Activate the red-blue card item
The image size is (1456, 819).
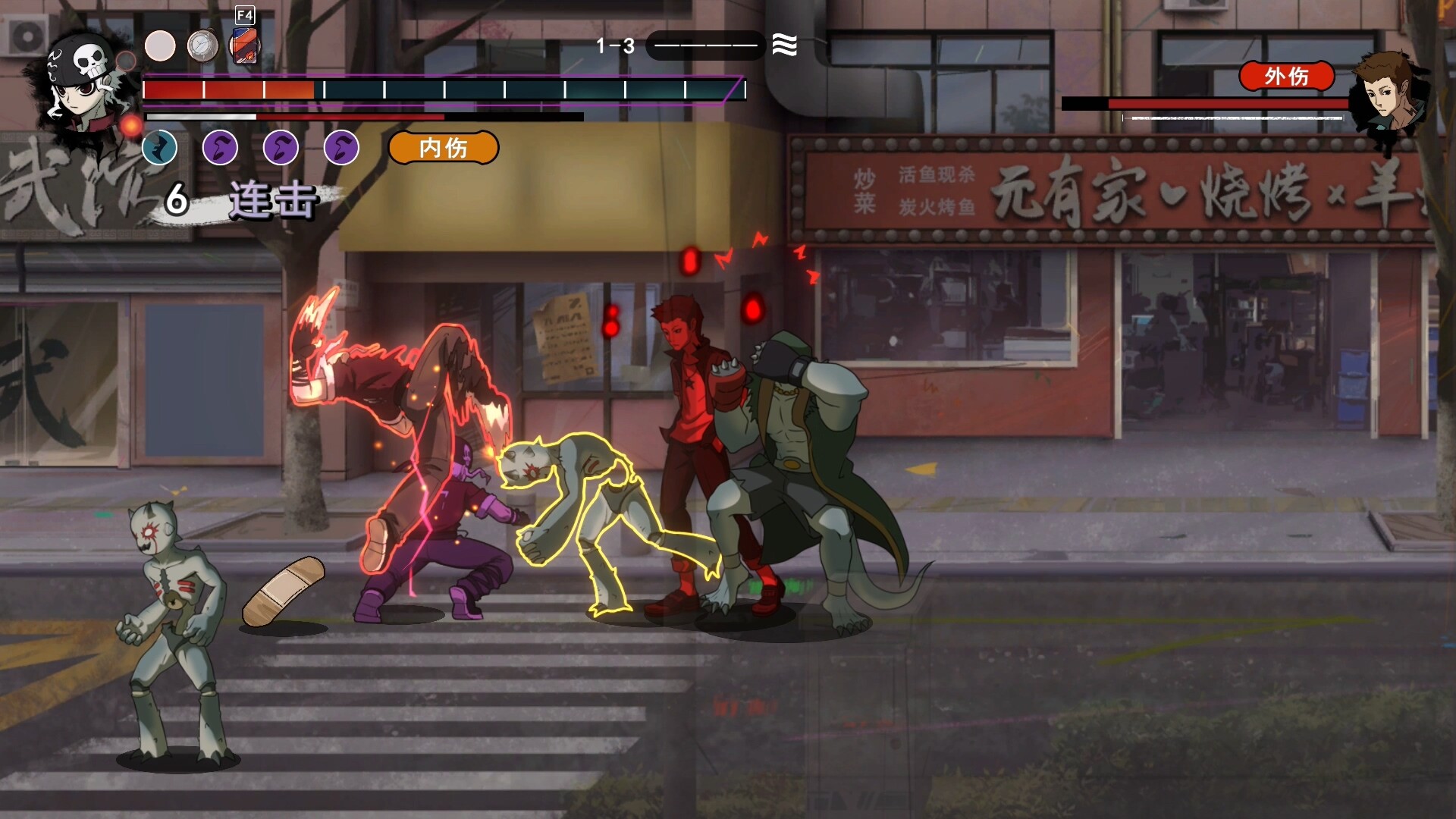click(245, 46)
